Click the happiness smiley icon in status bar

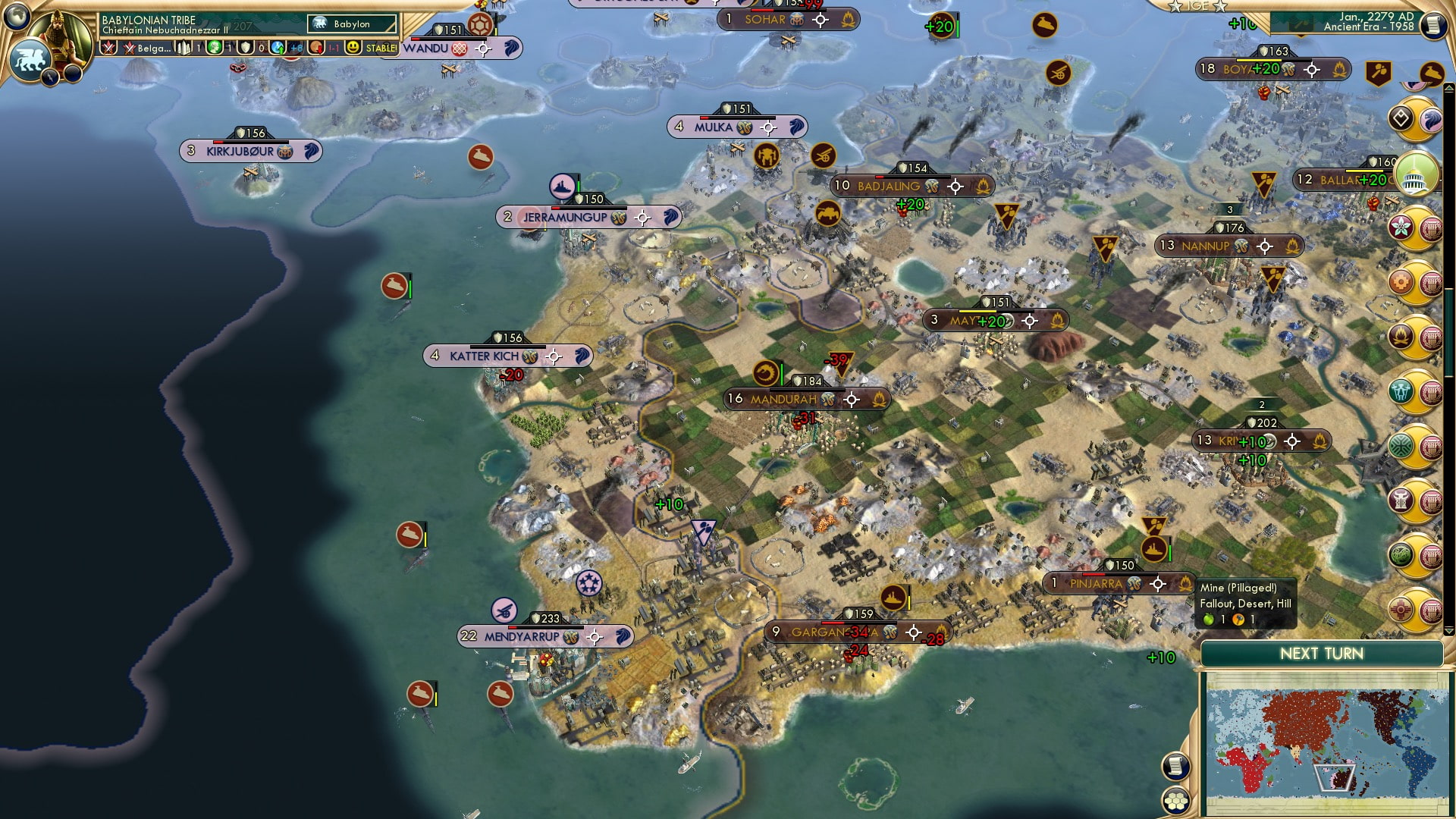click(353, 47)
